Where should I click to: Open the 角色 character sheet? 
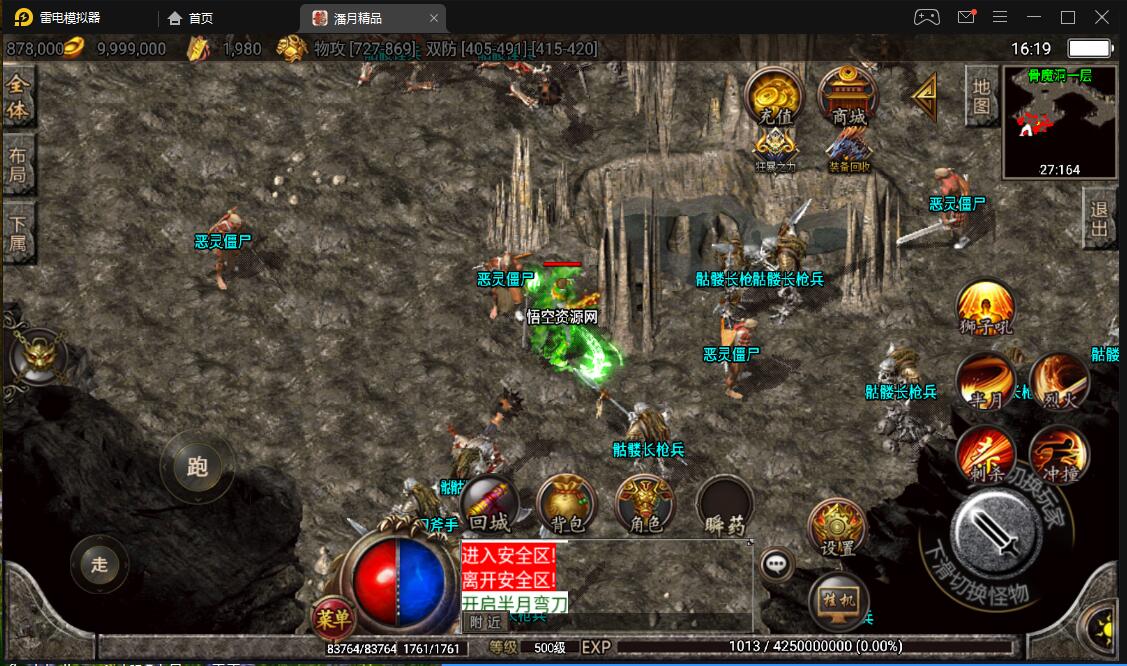click(x=643, y=504)
